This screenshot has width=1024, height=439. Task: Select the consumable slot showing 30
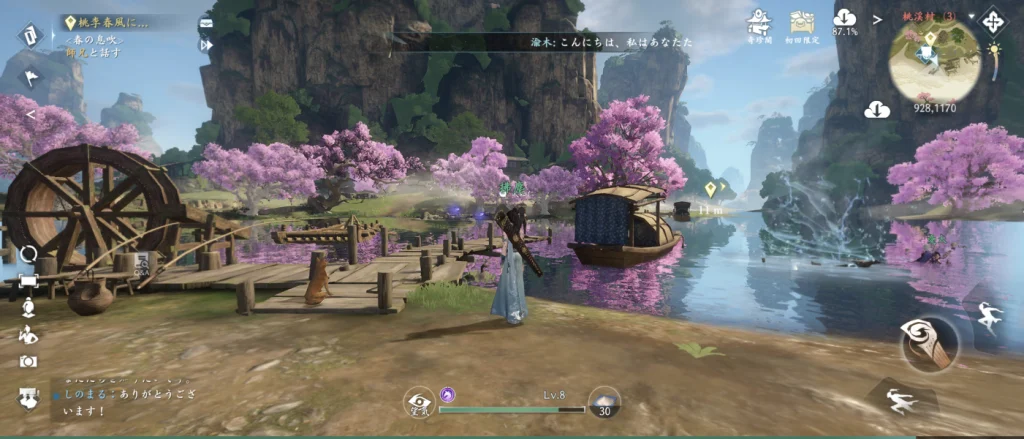coord(604,402)
